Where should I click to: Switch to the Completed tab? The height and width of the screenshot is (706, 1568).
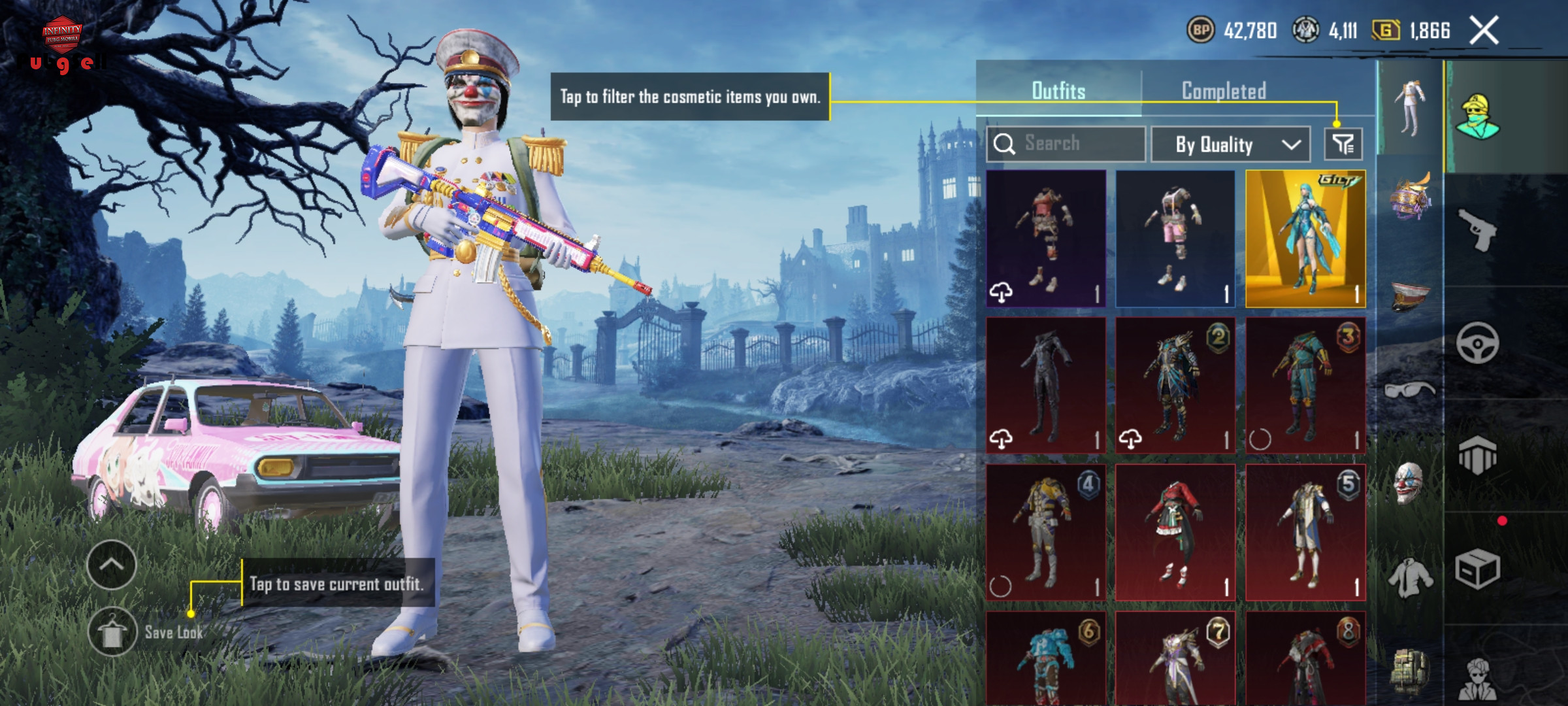coord(1224,91)
